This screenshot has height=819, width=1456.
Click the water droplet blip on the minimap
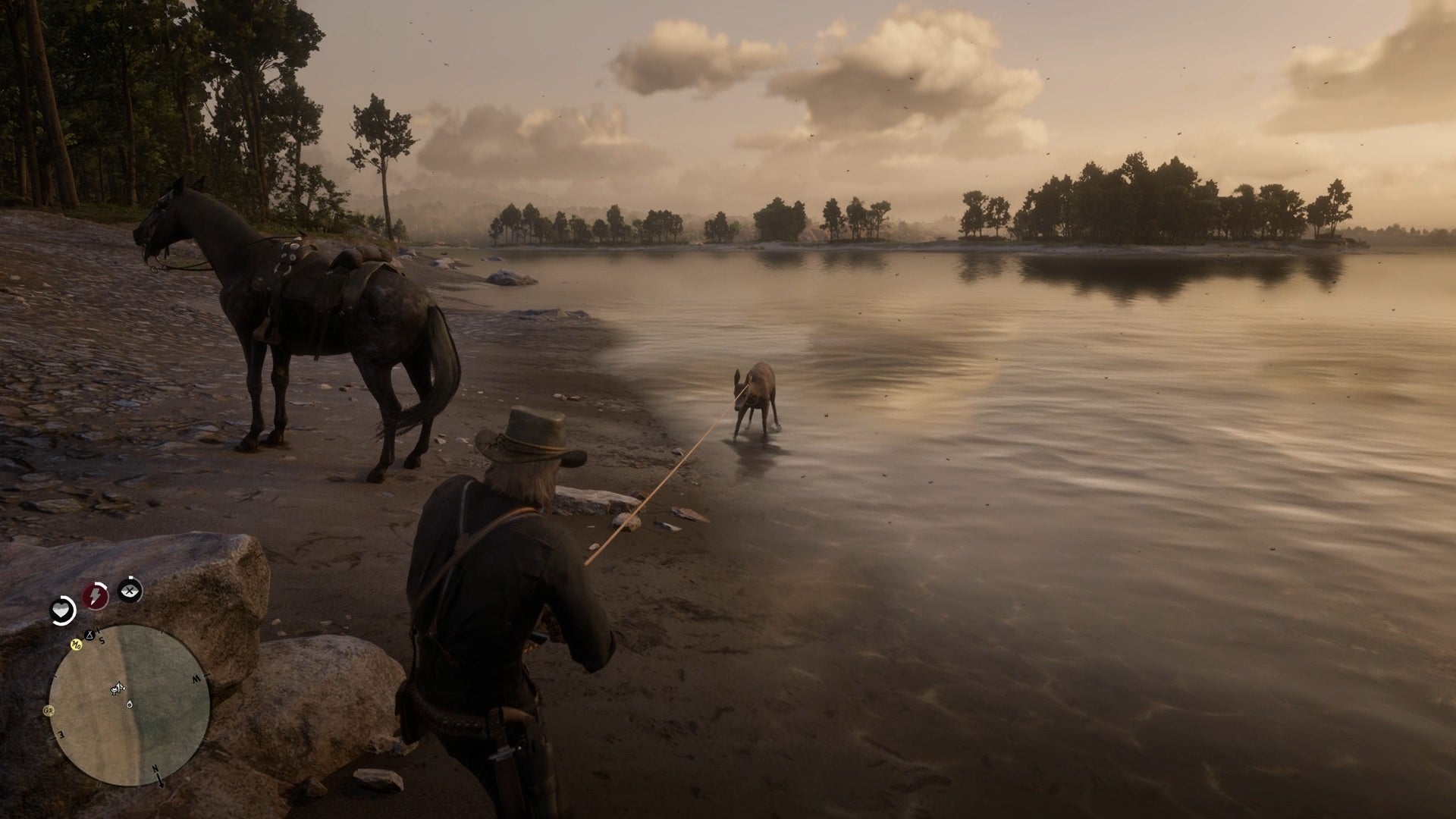[x=130, y=704]
